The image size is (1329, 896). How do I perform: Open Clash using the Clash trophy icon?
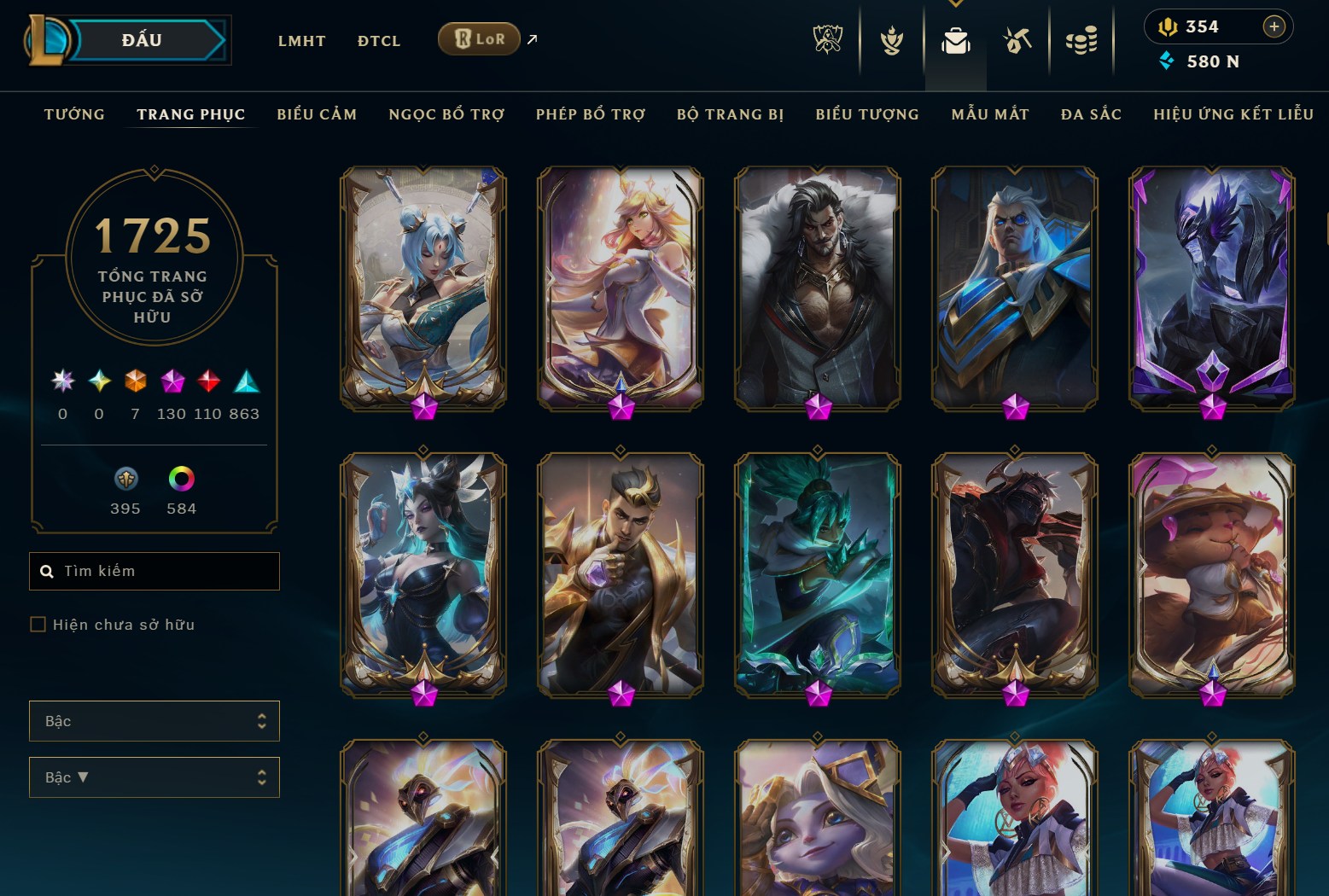point(892,39)
